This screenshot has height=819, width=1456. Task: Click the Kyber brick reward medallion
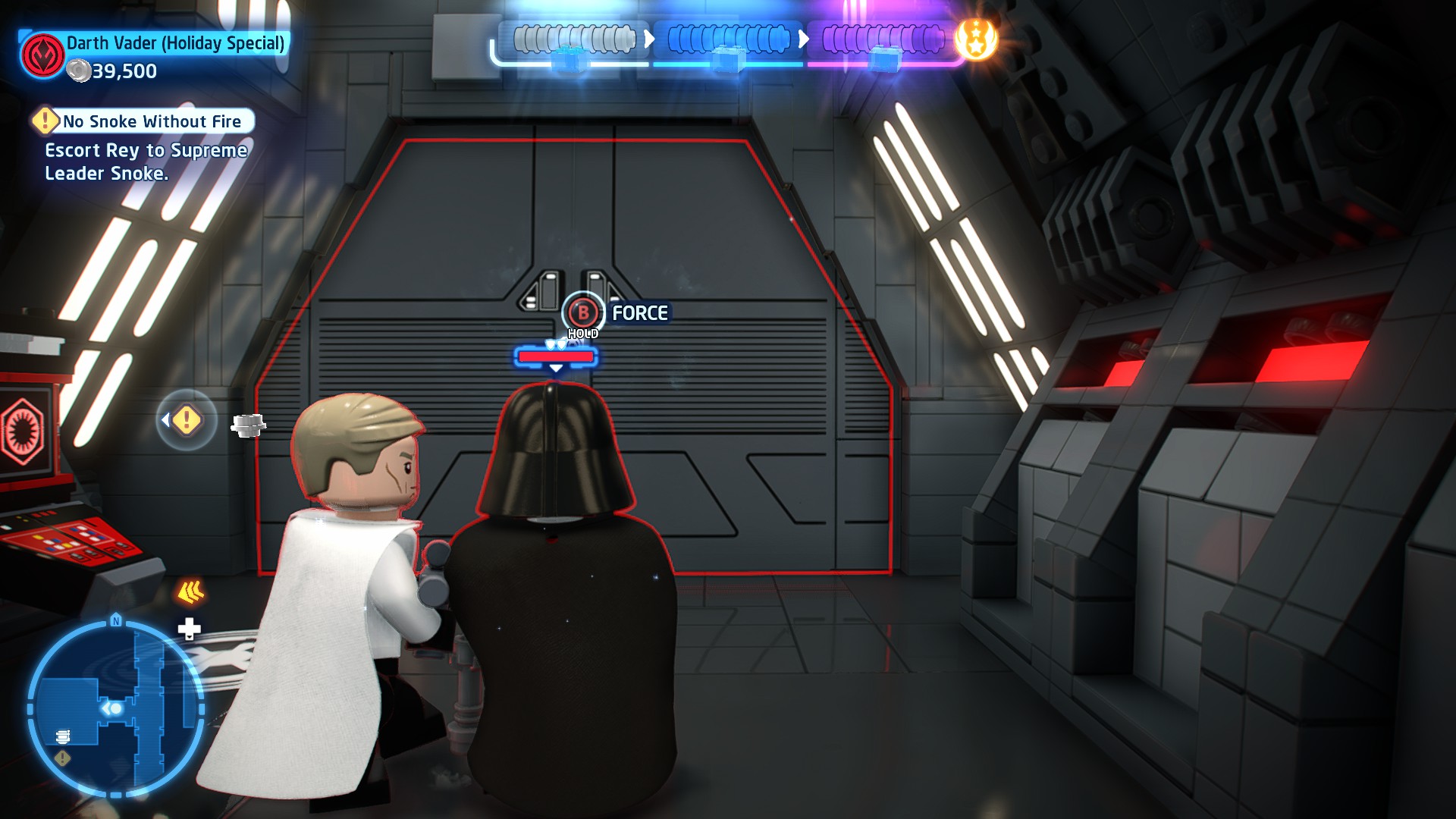[x=976, y=39]
